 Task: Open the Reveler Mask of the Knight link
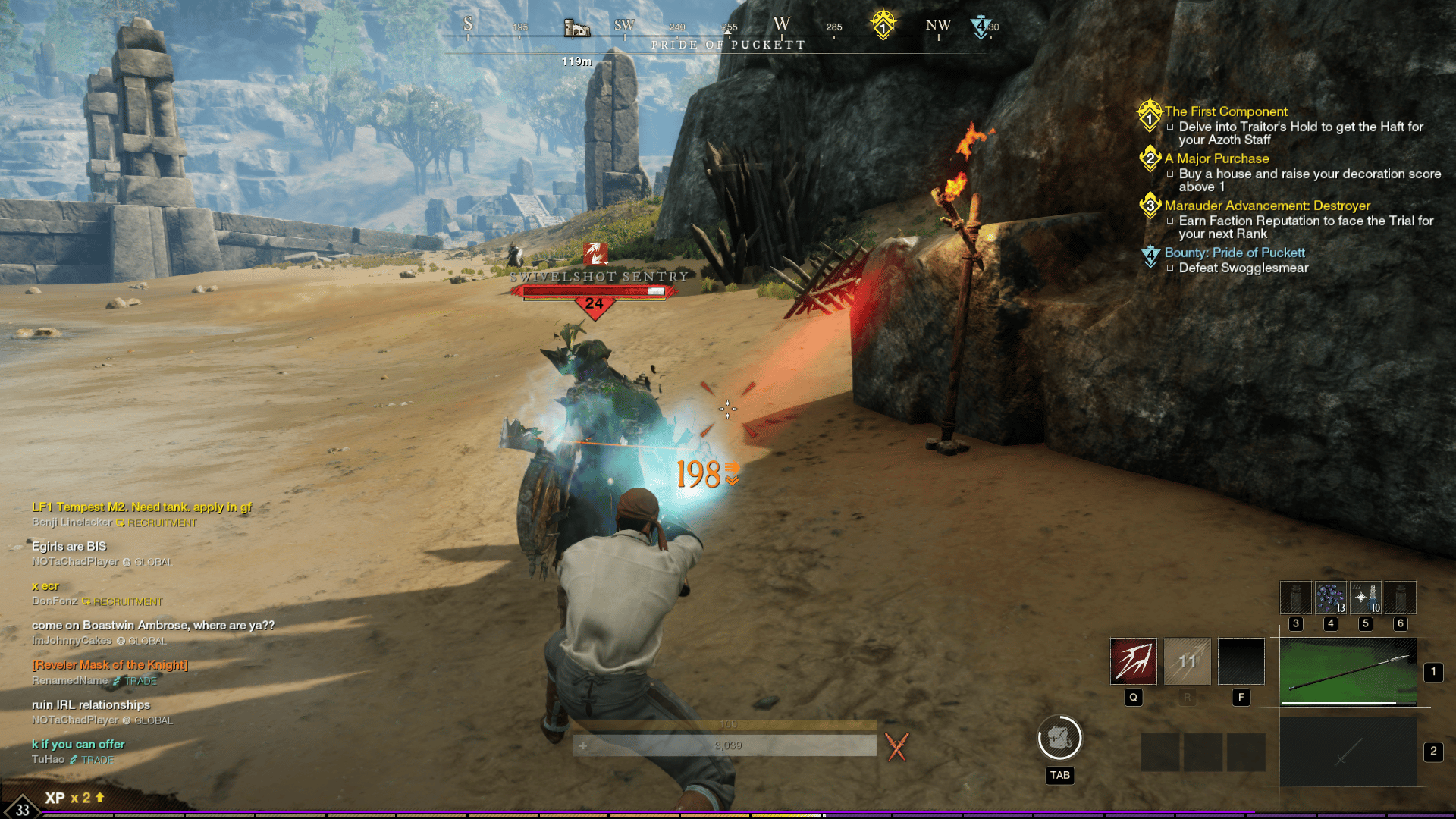pos(109,664)
